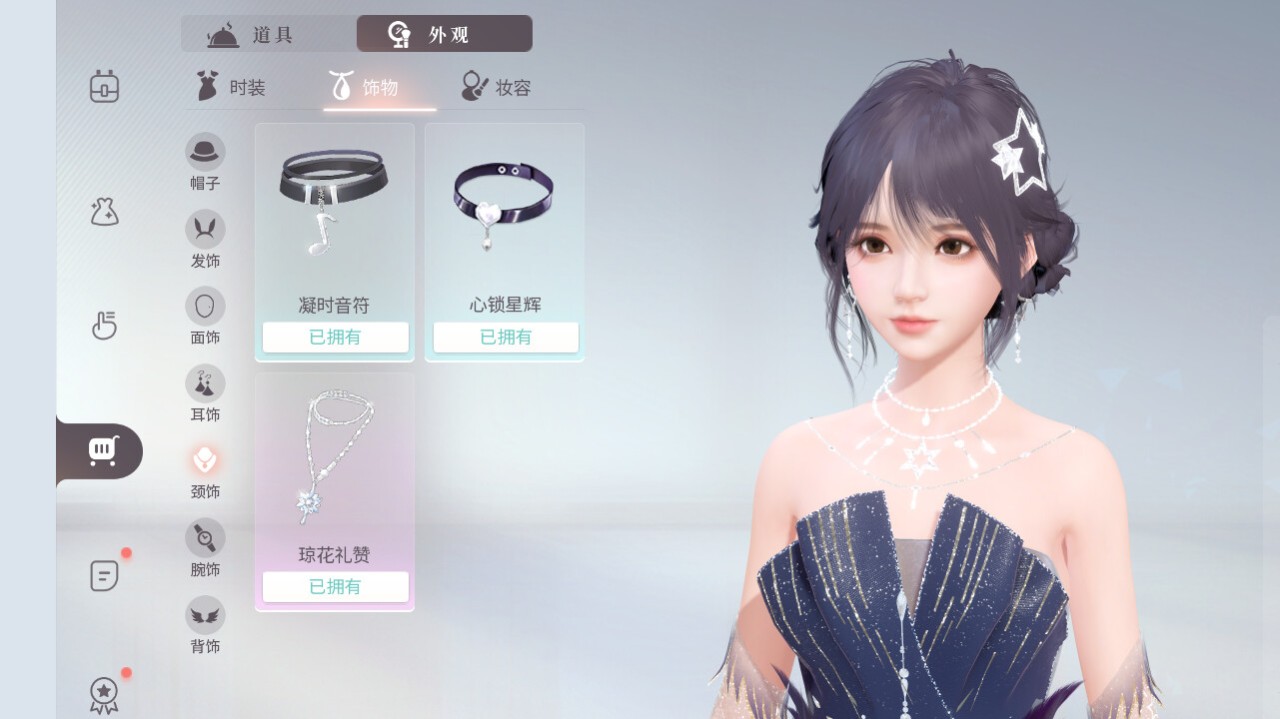Choose the 耳饰 earrings filter
The height and width of the screenshot is (719, 1280).
205,393
